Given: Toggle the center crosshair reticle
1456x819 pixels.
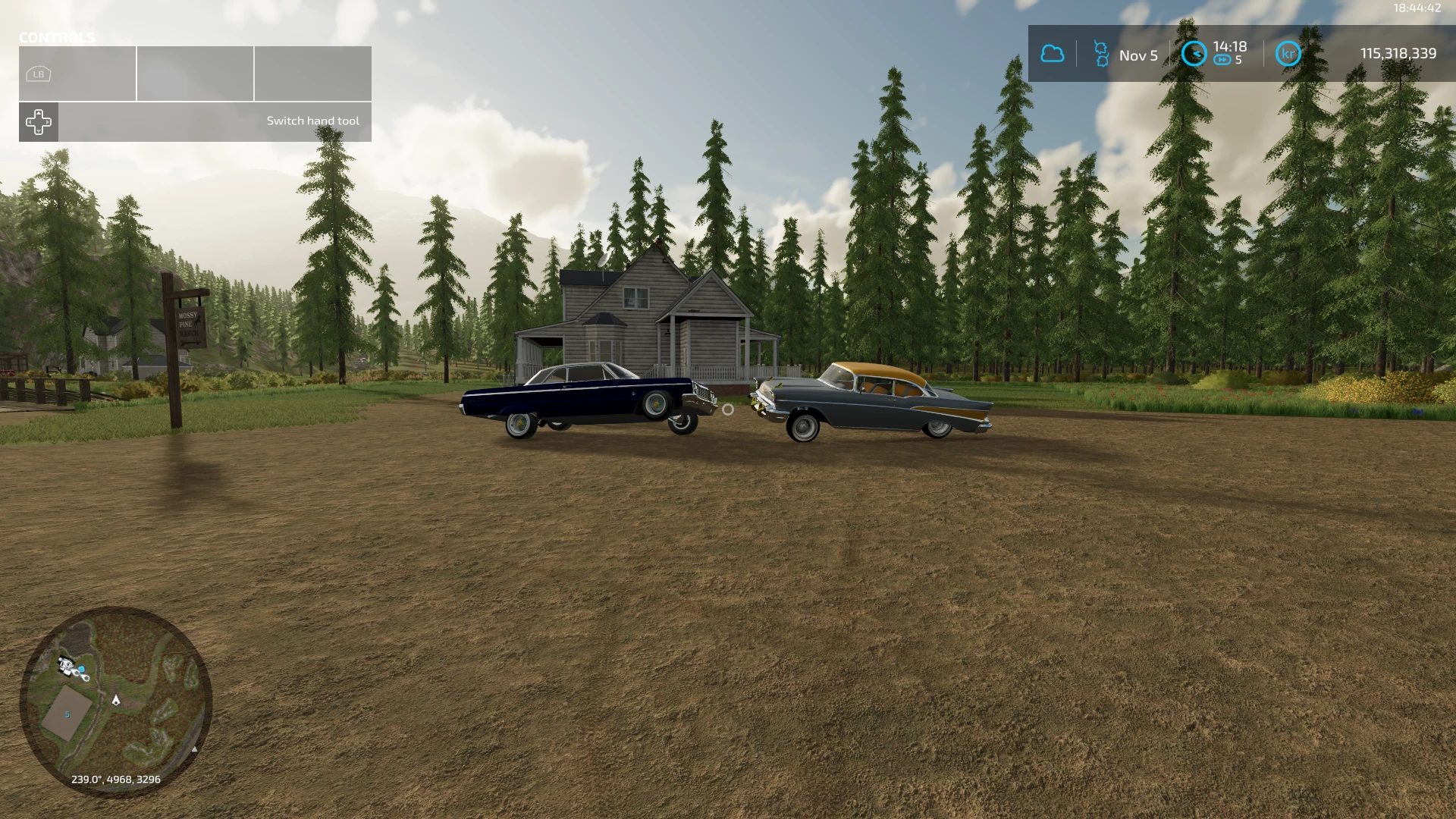Looking at the screenshot, I should (x=728, y=410).
